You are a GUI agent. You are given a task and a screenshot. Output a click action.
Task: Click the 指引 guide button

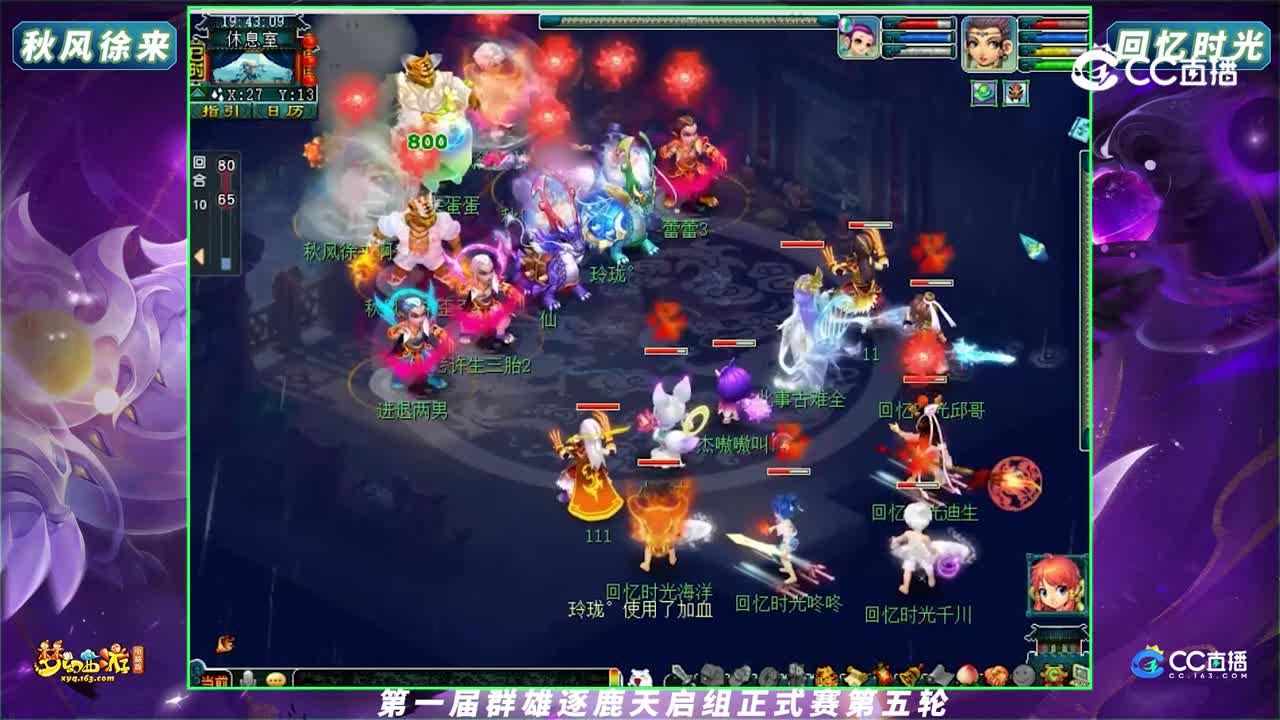click(x=220, y=111)
